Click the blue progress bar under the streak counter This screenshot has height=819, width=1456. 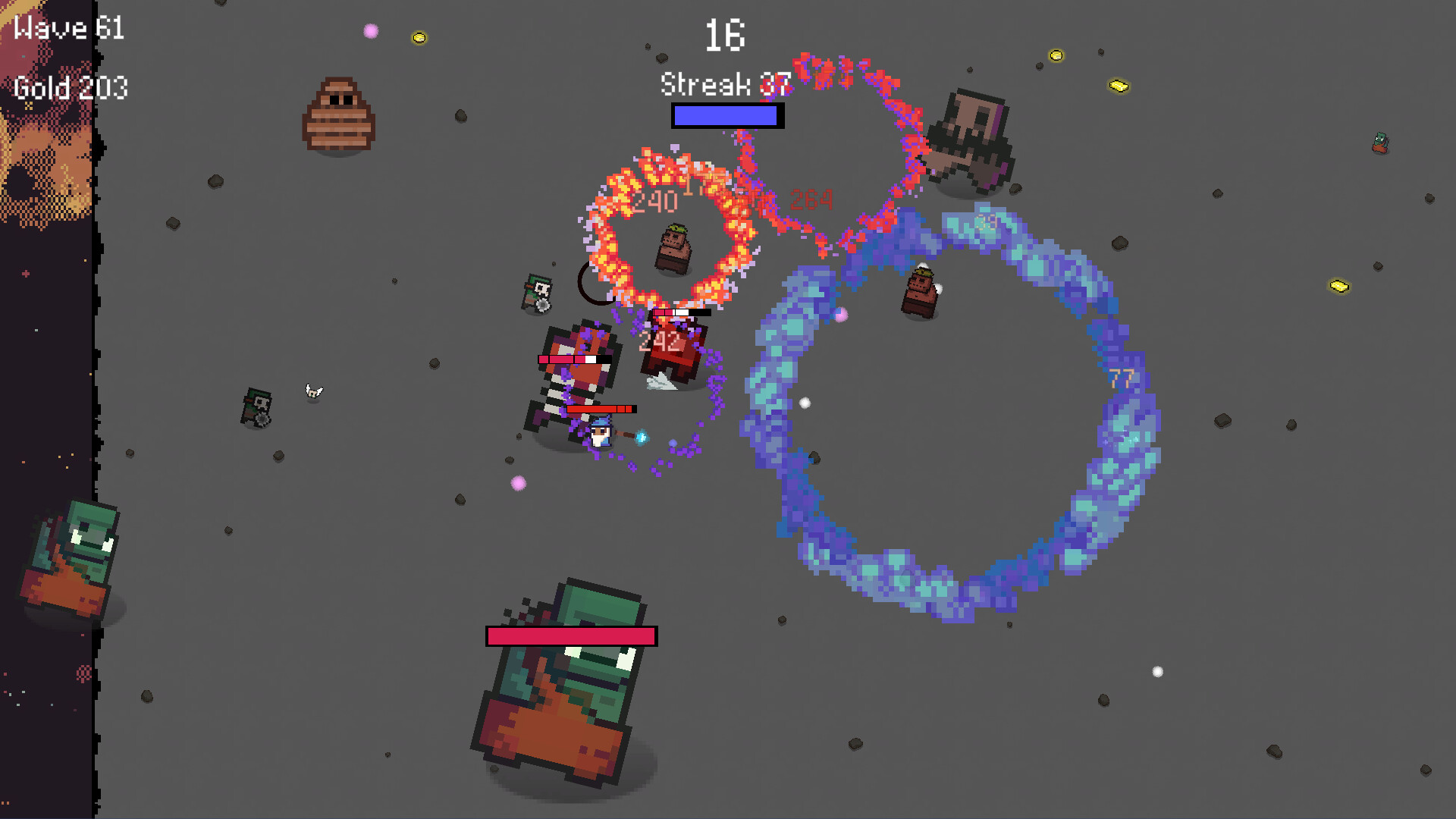click(725, 115)
